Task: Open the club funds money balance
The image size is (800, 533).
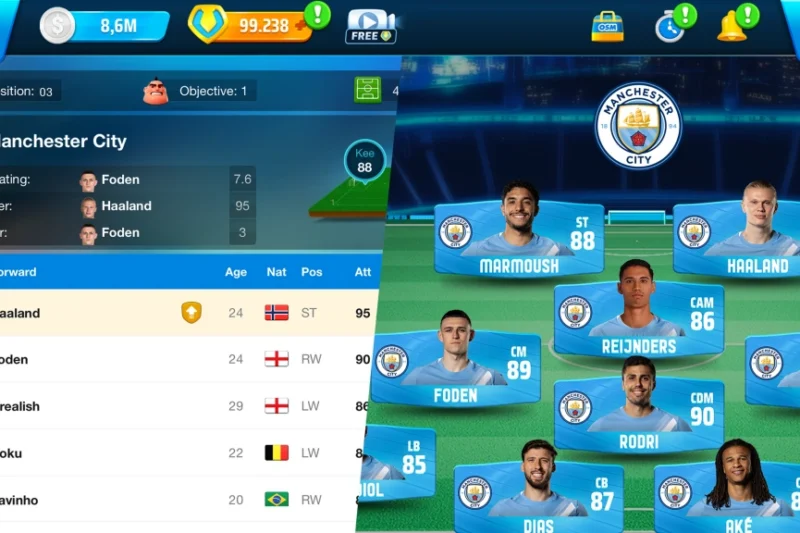Action: pos(103,26)
